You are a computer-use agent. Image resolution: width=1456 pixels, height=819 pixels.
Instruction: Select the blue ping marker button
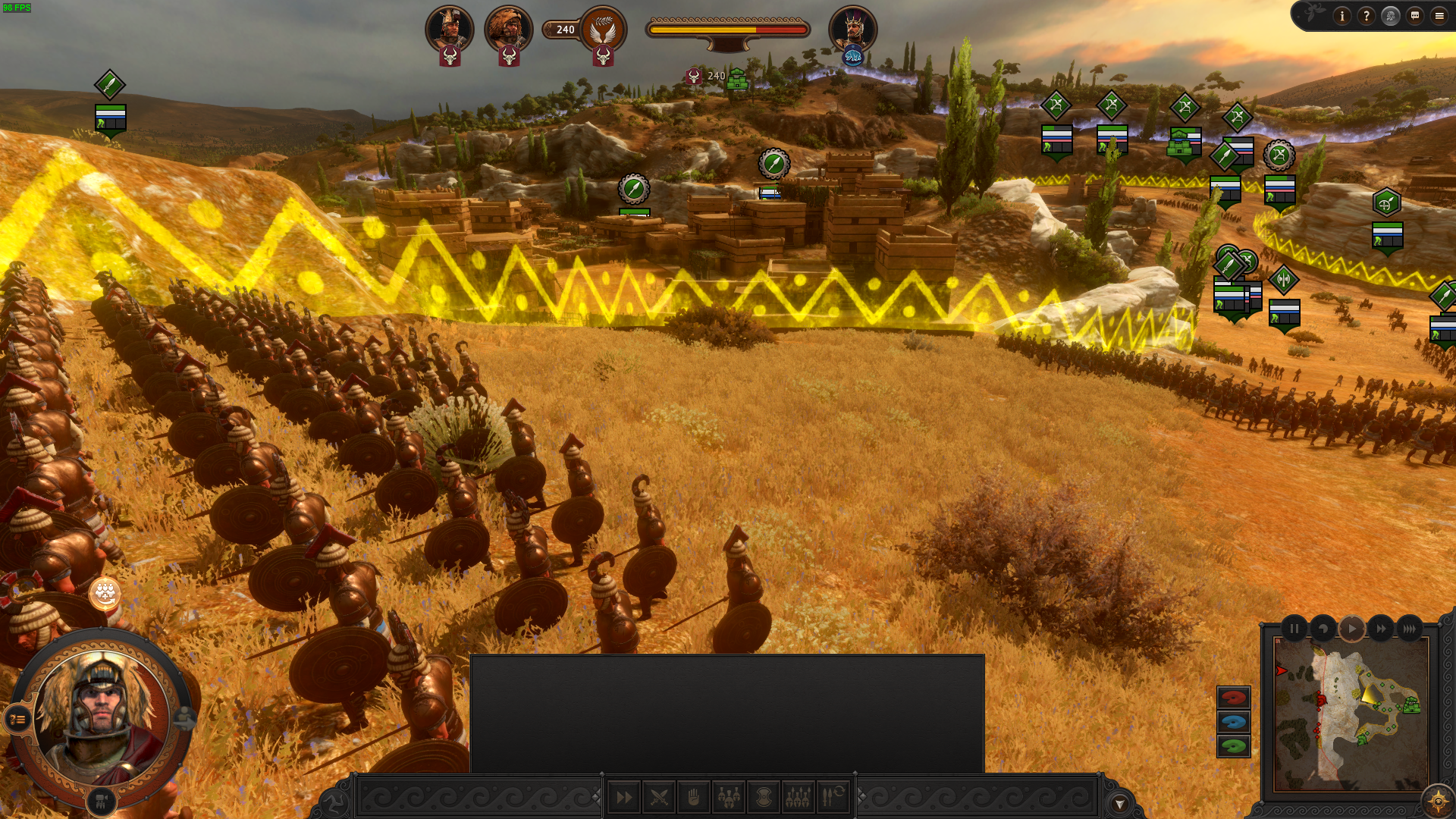point(1233,722)
